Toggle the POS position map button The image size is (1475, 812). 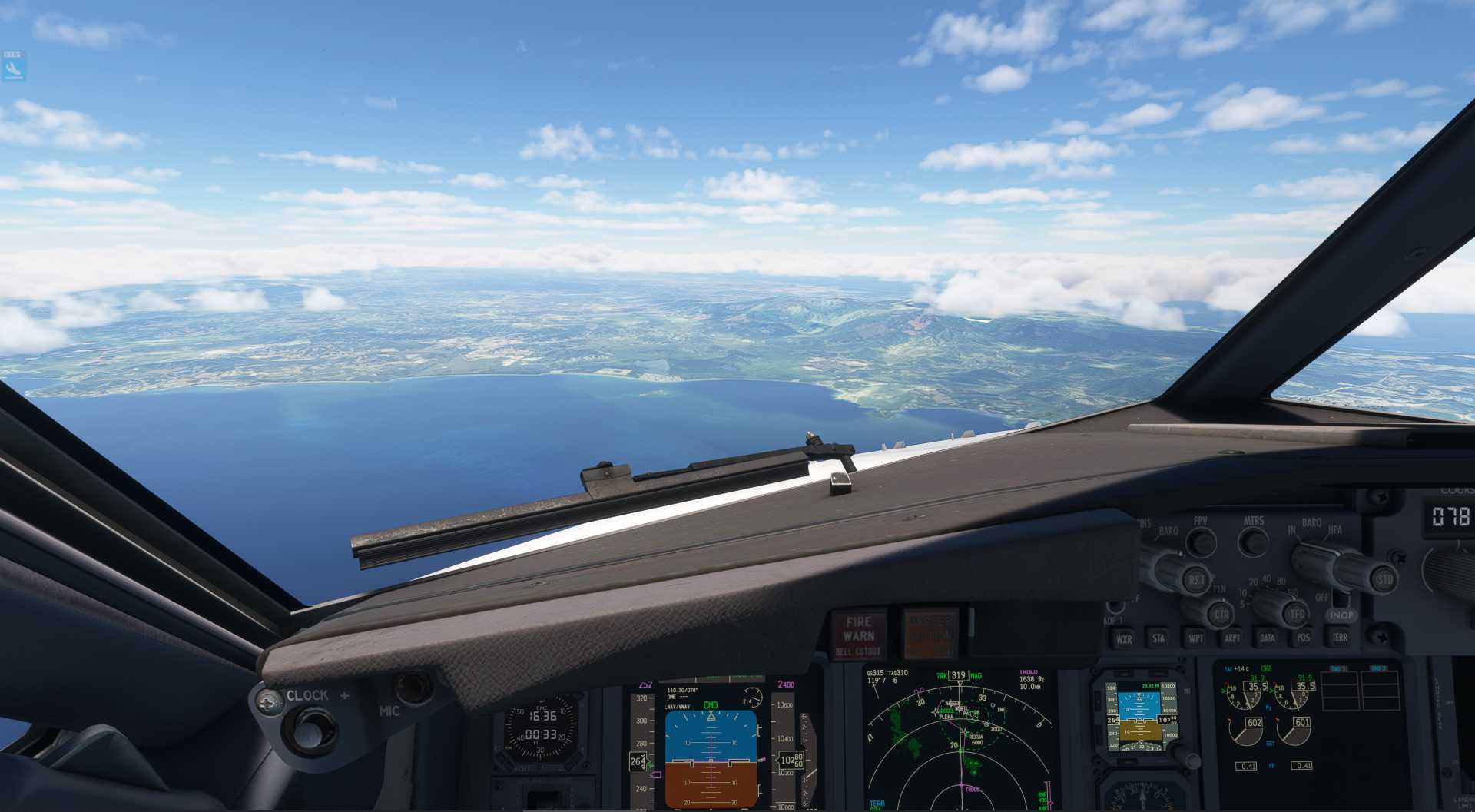click(1303, 638)
